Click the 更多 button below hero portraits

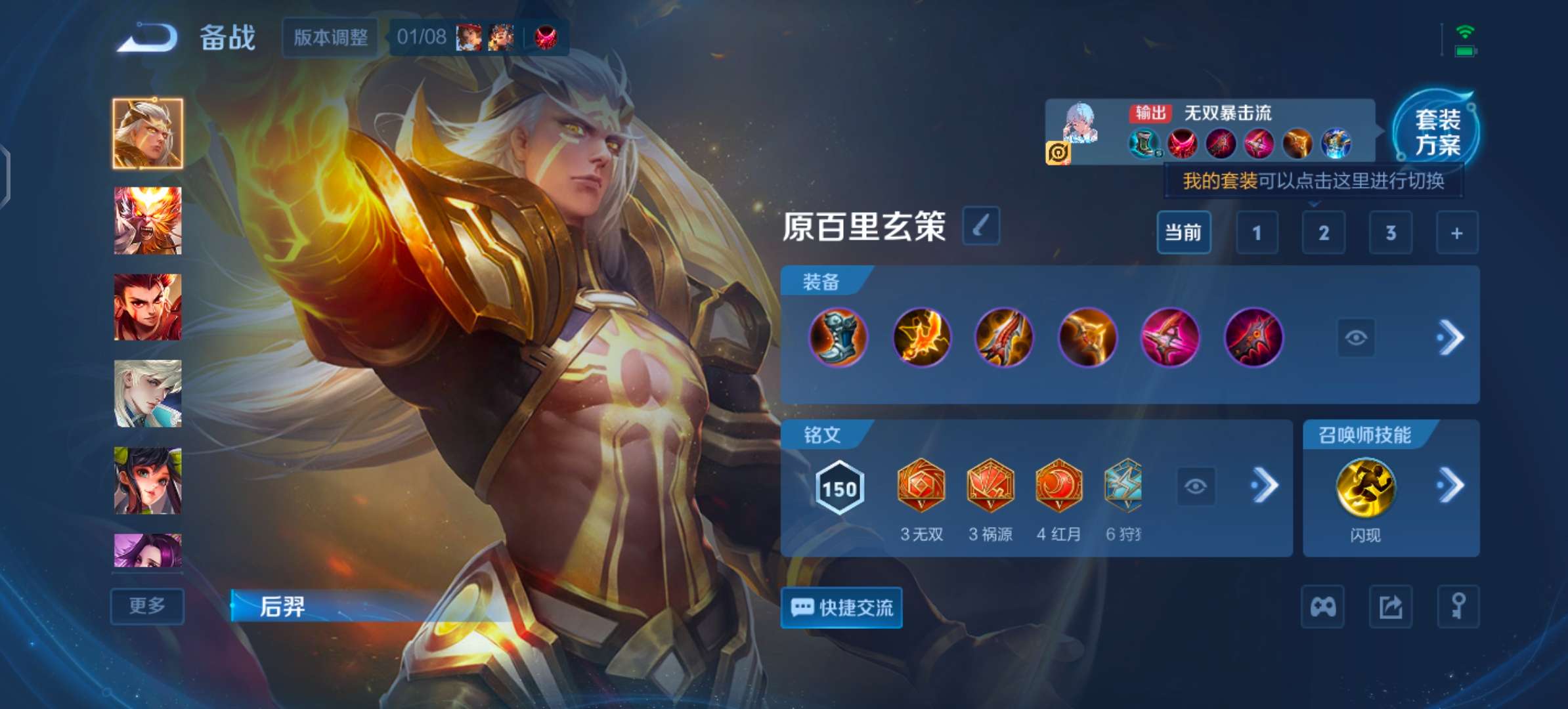(x=146, y=607)
